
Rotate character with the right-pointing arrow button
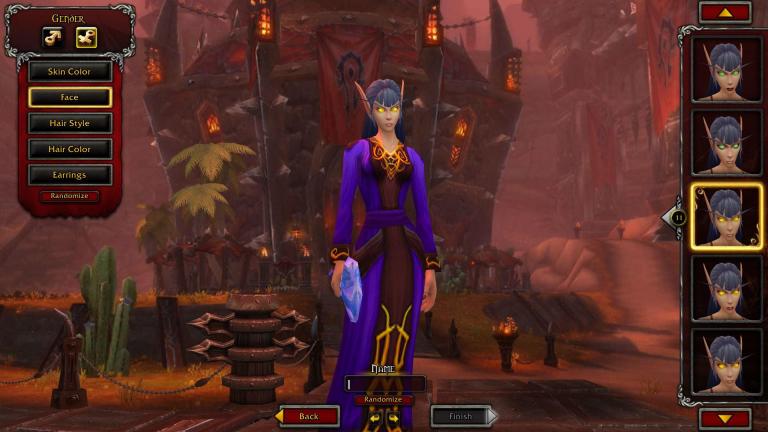(393, 416)
